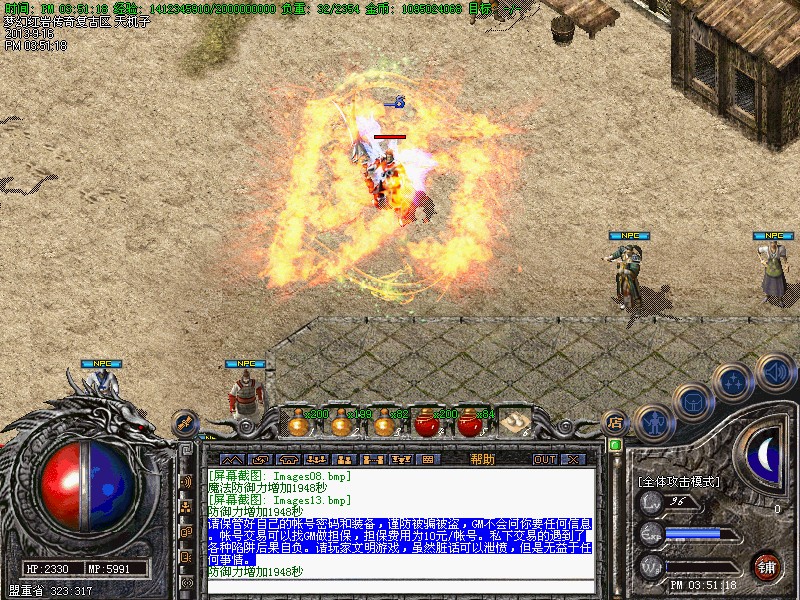
Task: Click the red 铺 stall button
Action: coord(767,566)
